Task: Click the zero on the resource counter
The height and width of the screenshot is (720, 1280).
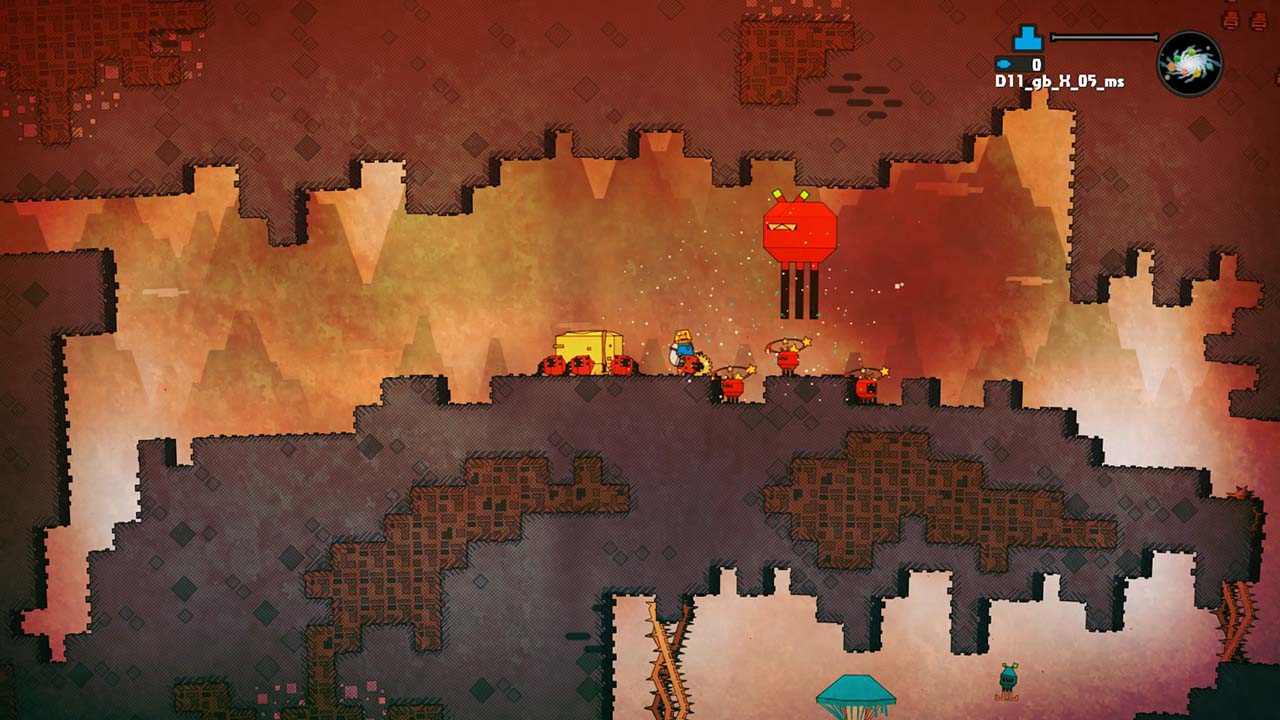Action: (1035, 64)
